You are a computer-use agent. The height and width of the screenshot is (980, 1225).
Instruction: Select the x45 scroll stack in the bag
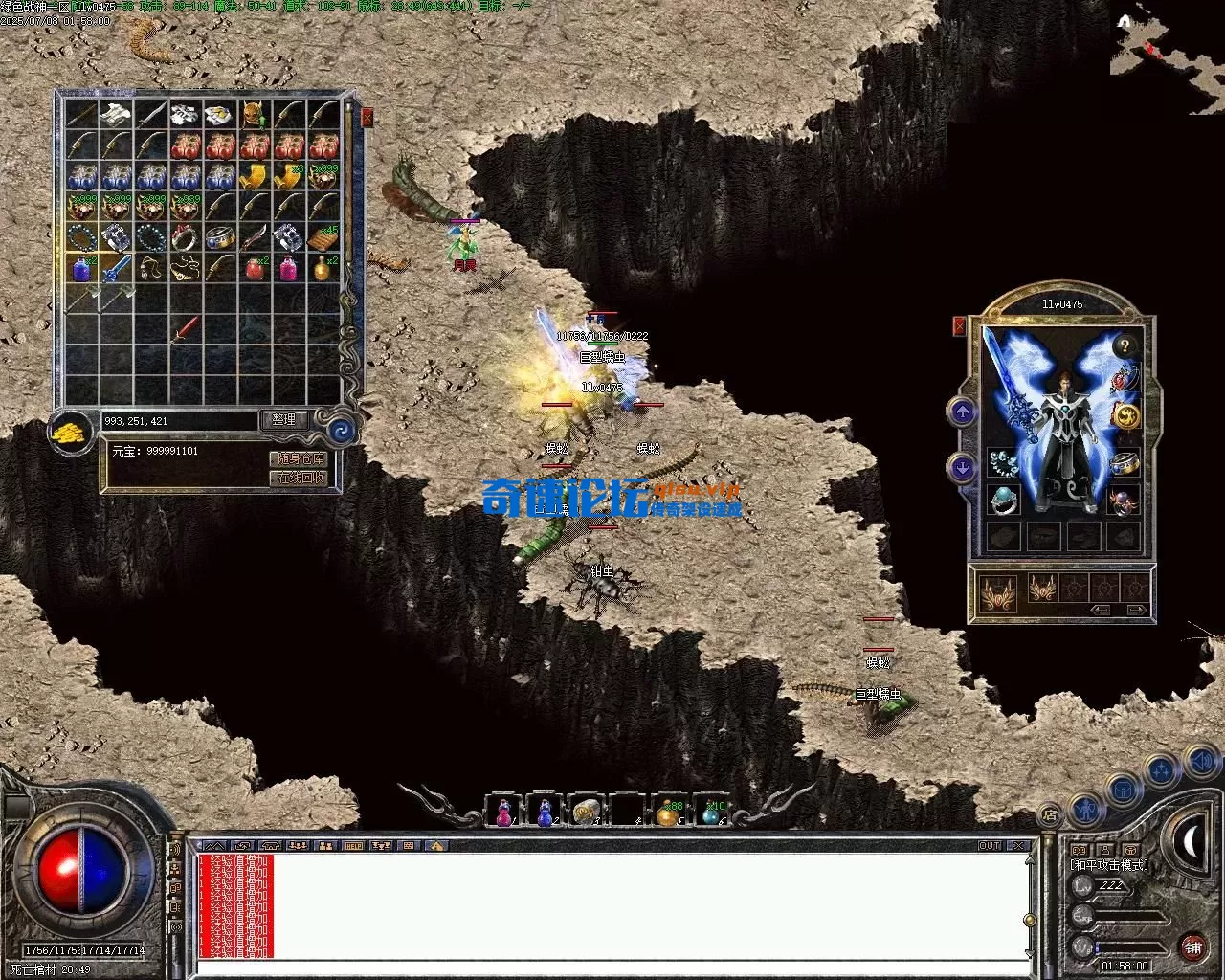click(x=323, y=237)
